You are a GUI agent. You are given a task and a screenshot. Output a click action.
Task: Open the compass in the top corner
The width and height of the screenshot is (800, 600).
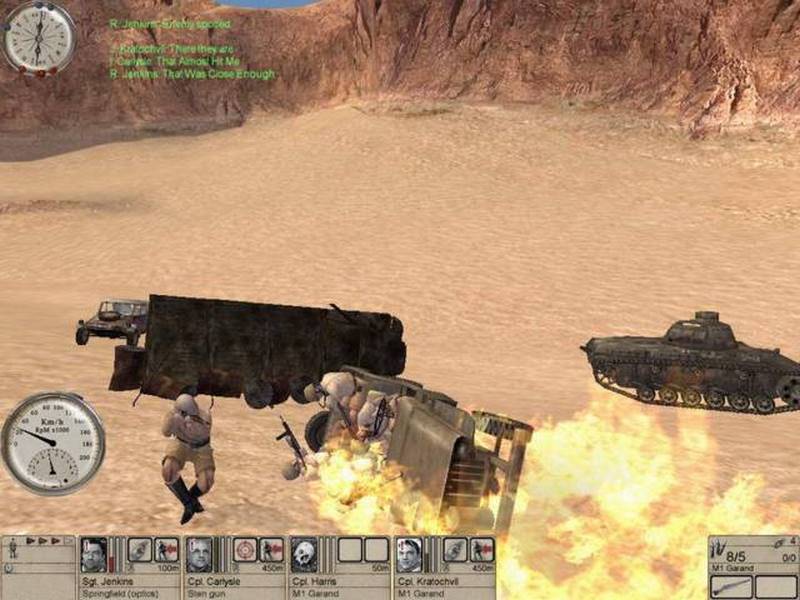tap(38, 38)
